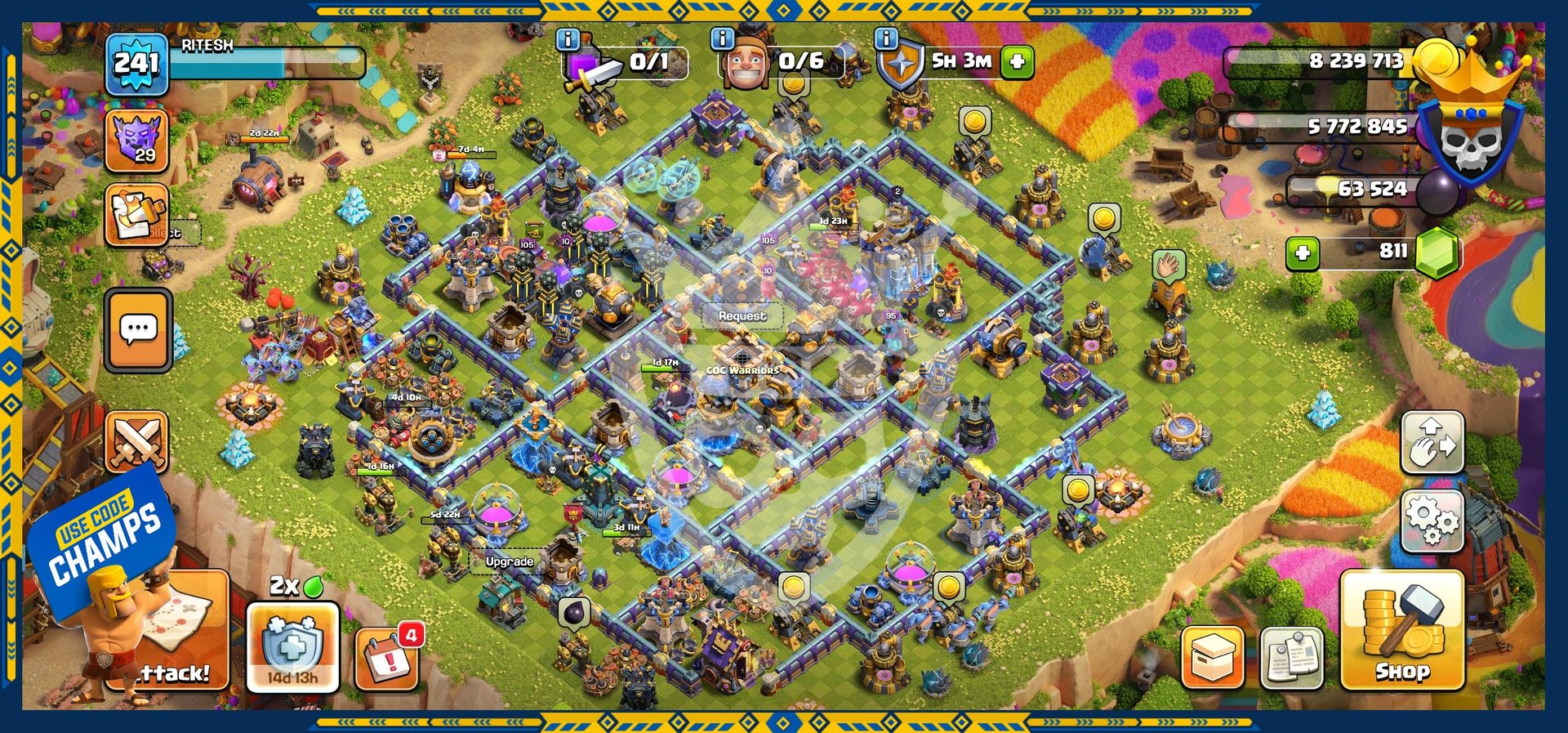This screenshot has height=733, width=1568.
Task: Open the clipboard notes button
Action: (x=1292, y=657)
